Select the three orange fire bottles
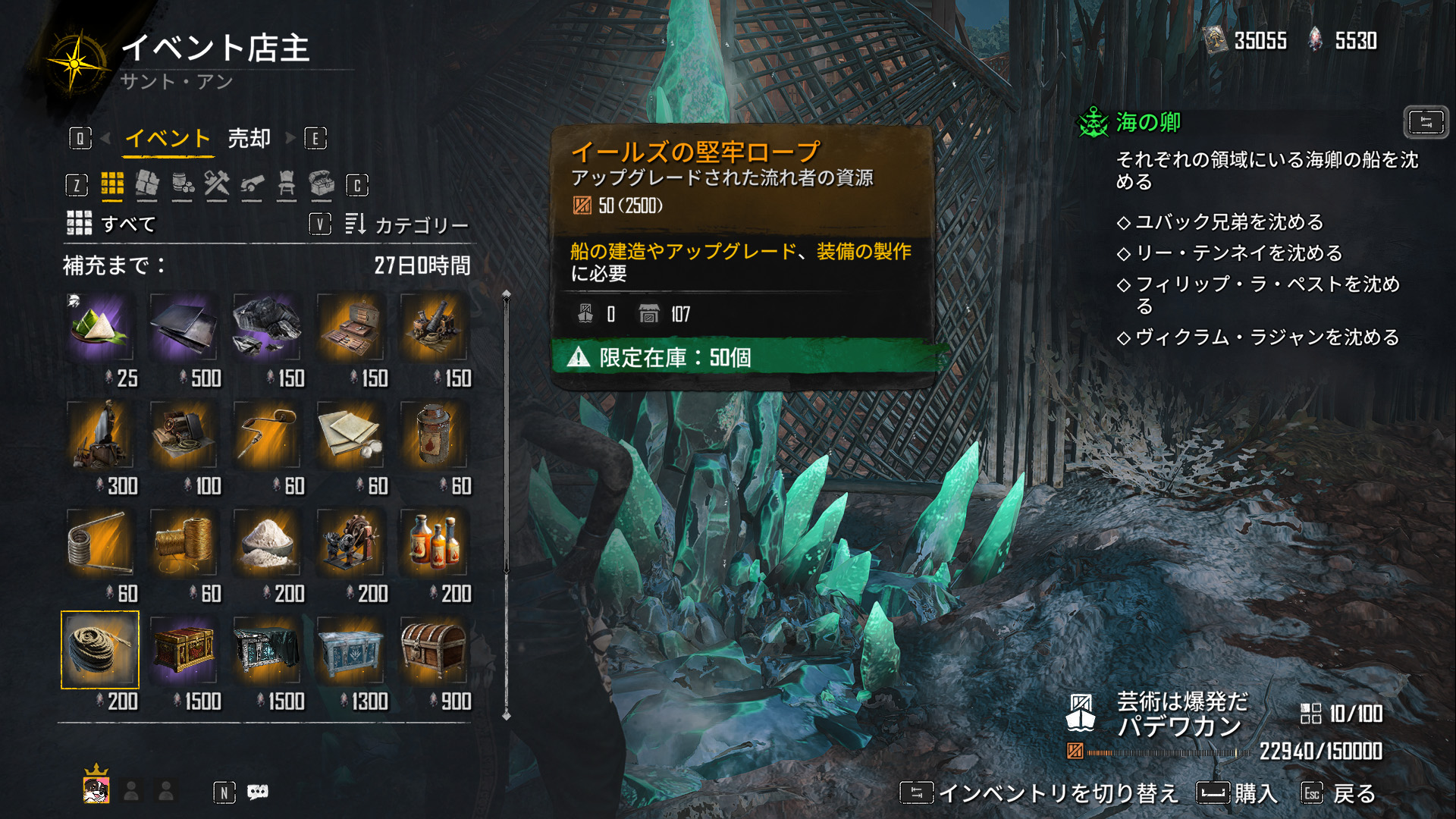This screenshot has height=819, width=1456. click(x=434, y=543)
